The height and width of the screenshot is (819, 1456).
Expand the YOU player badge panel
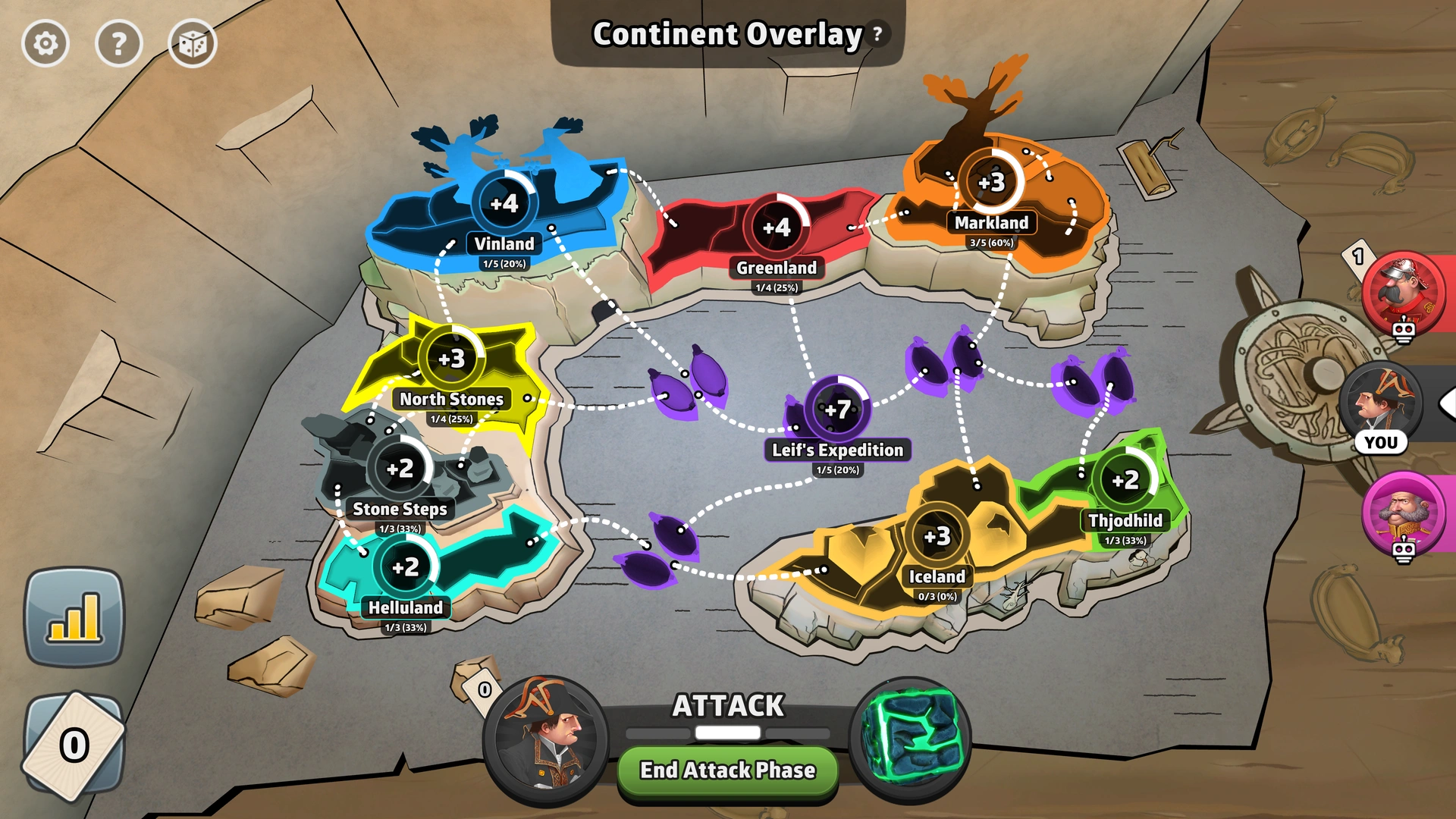pos(1383,442)
